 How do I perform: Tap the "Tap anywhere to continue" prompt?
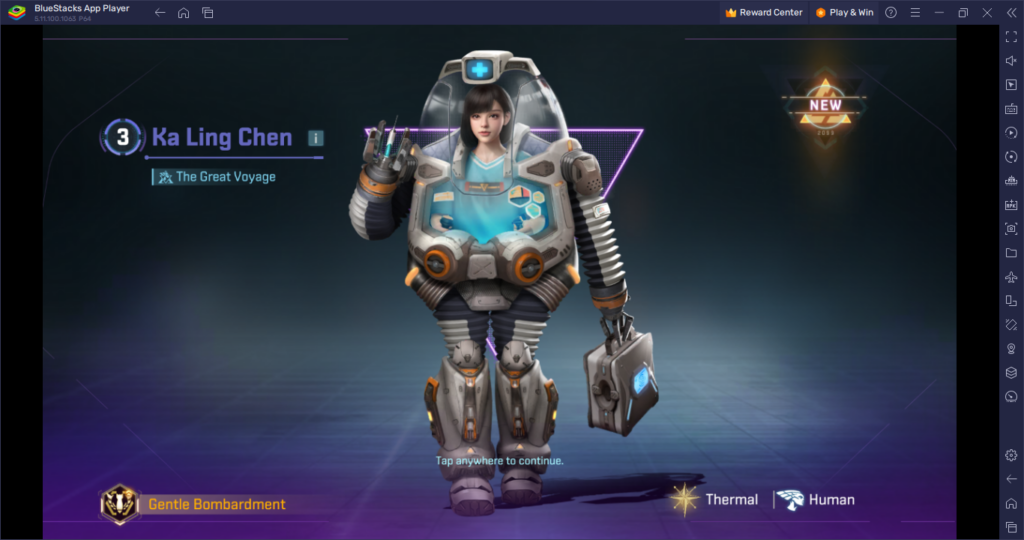[x=500, y=461]
